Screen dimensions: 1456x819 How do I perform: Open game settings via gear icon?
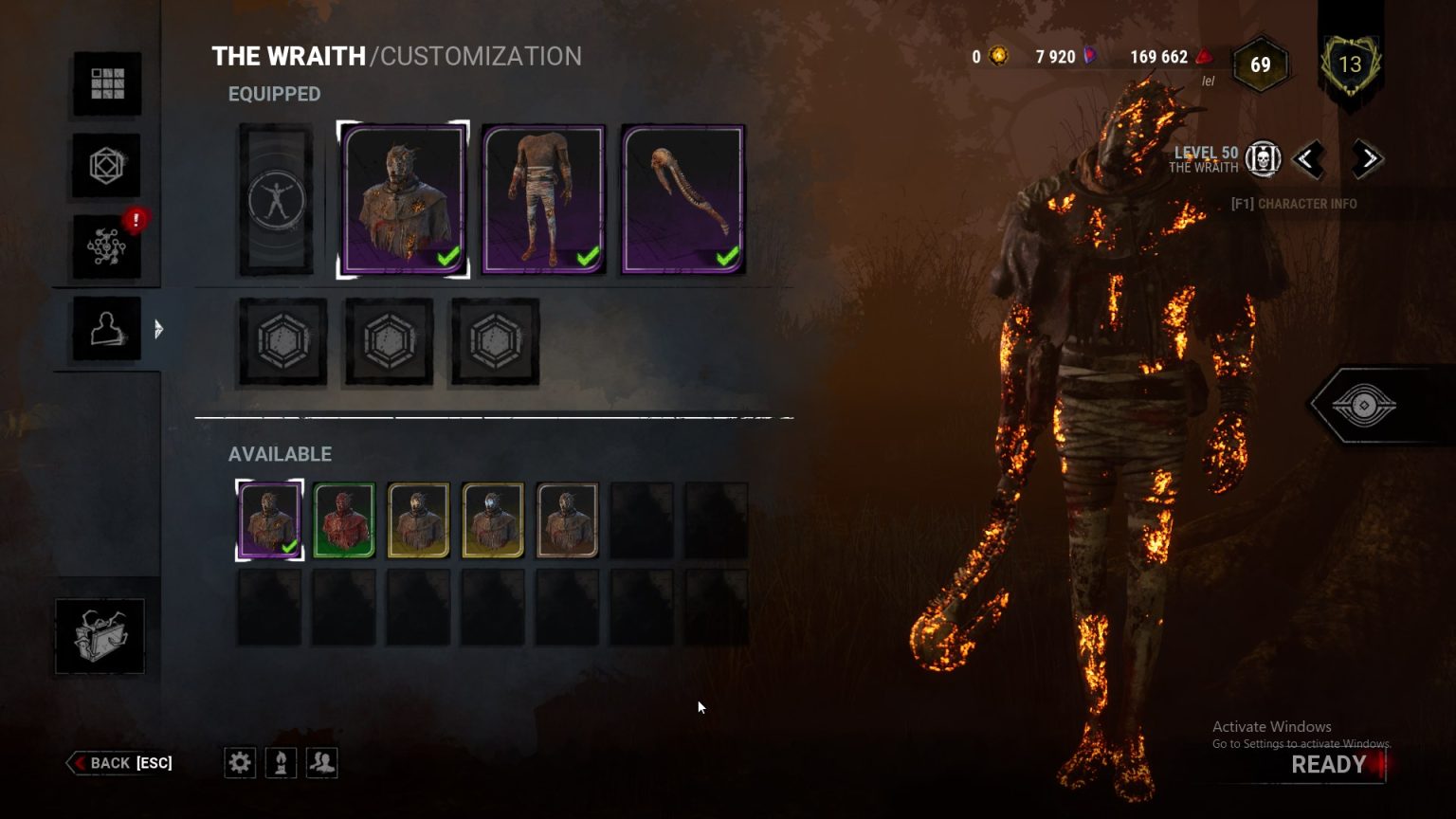click(240, 762)
